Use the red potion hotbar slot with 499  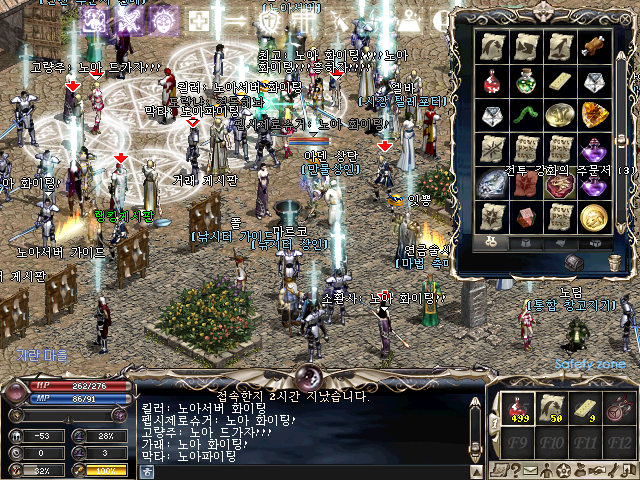519,407
